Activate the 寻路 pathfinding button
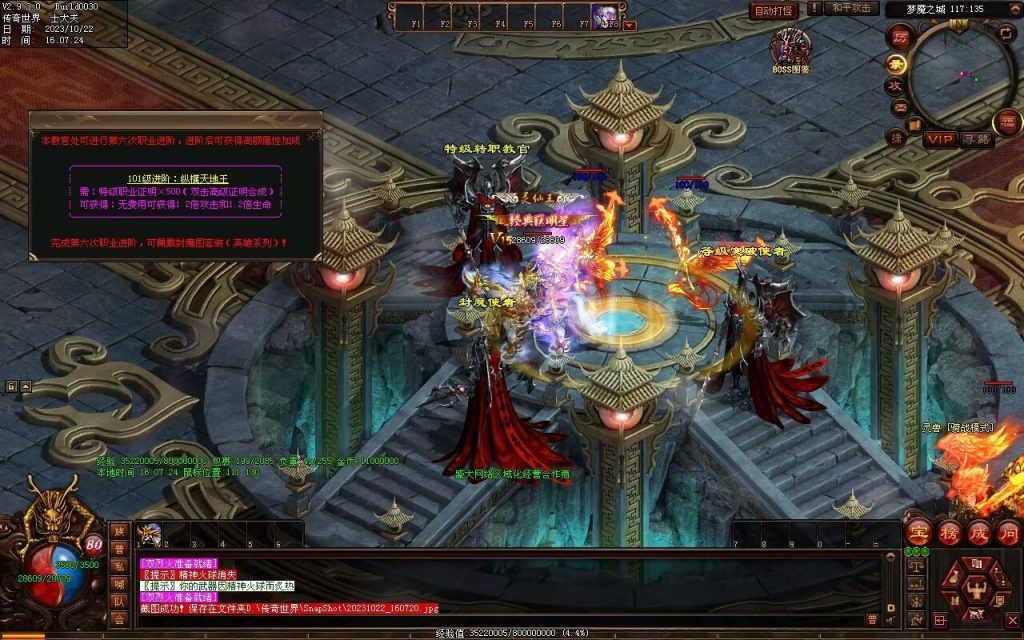 click(977, 139)
